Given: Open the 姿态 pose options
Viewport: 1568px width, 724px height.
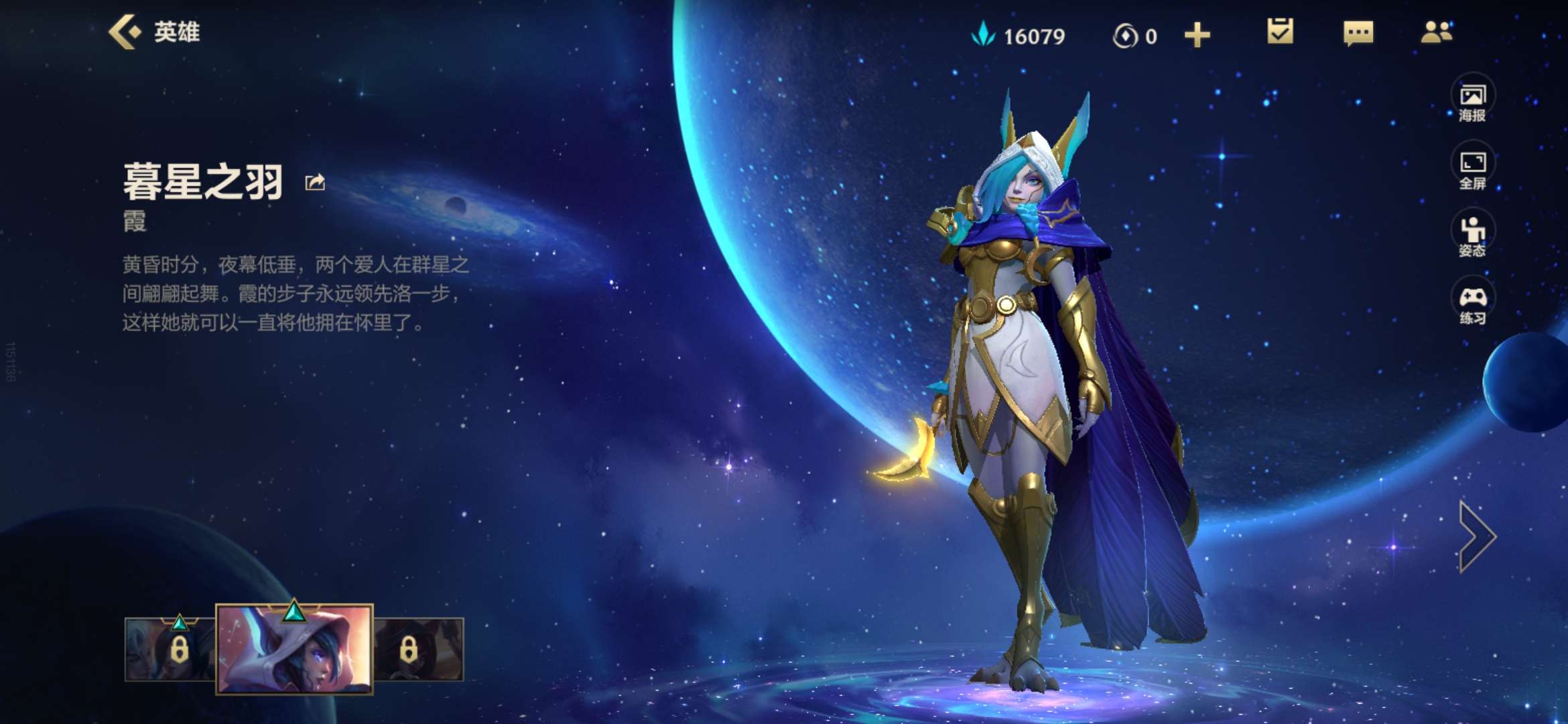Looking at the screenshot, I should [x=1472, y=236].
